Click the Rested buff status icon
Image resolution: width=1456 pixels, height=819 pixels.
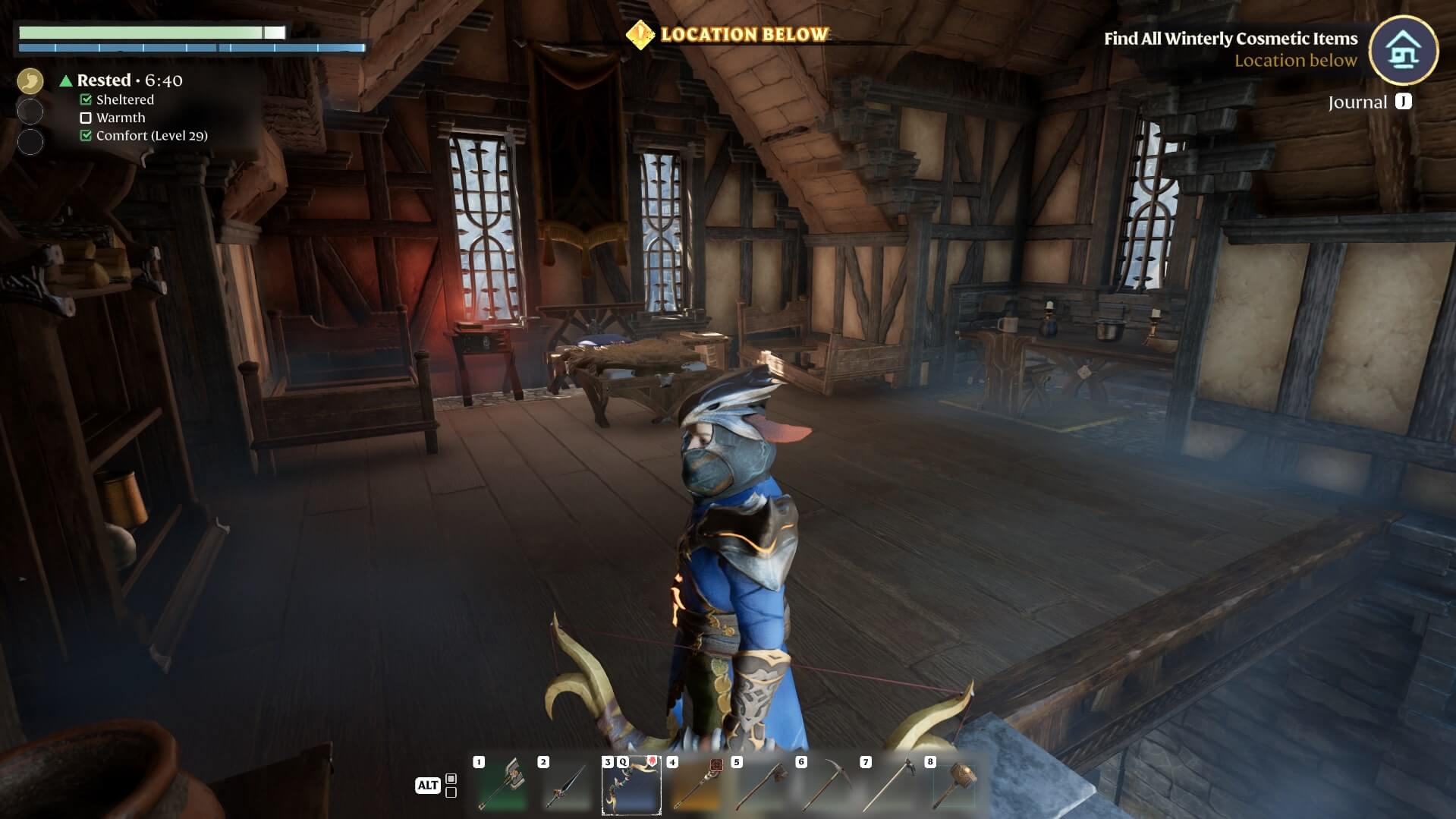coord(30,80)
